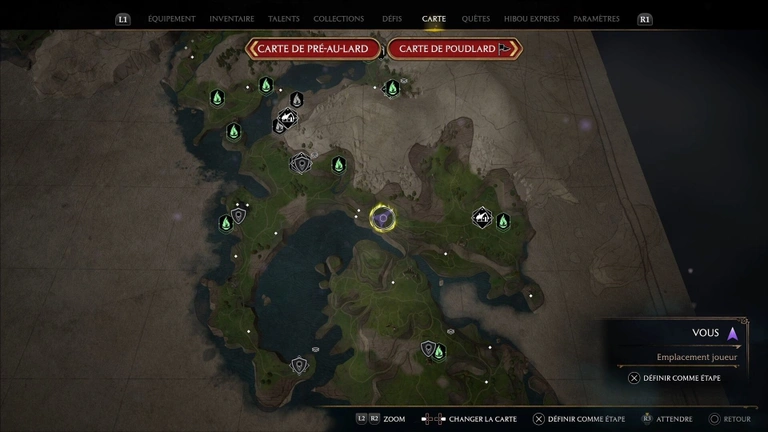Select the player location marker on the map
768x432 pixels.
point(381,217)
